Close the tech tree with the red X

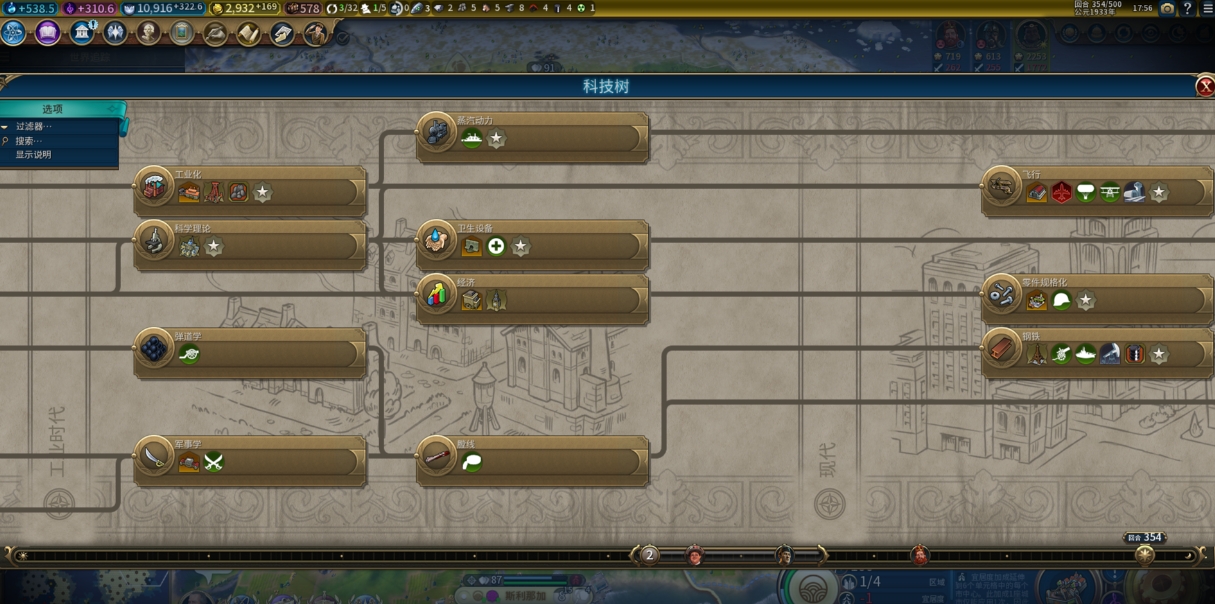point(1204,87)
